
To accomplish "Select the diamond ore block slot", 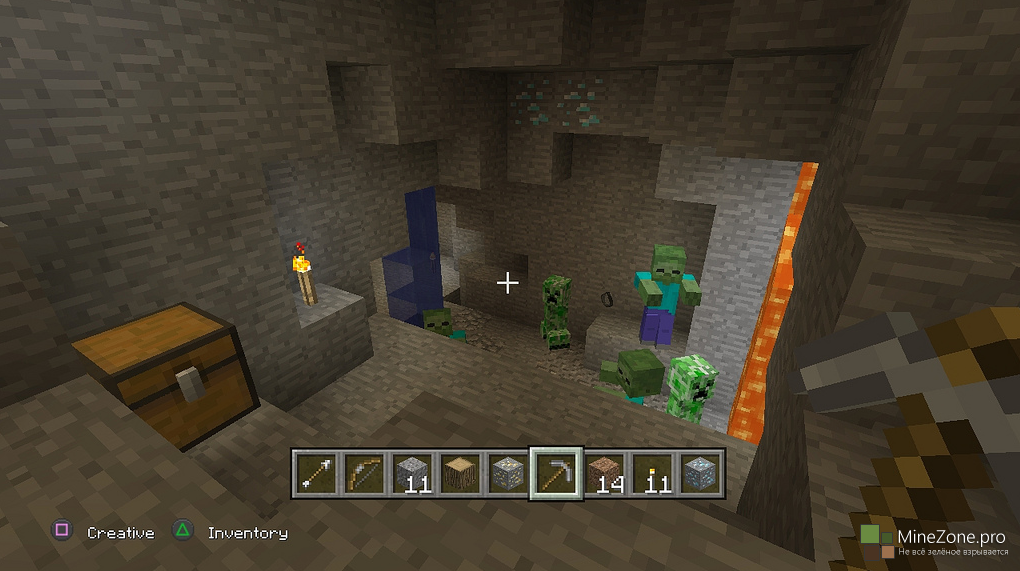I will click(700, 473).
